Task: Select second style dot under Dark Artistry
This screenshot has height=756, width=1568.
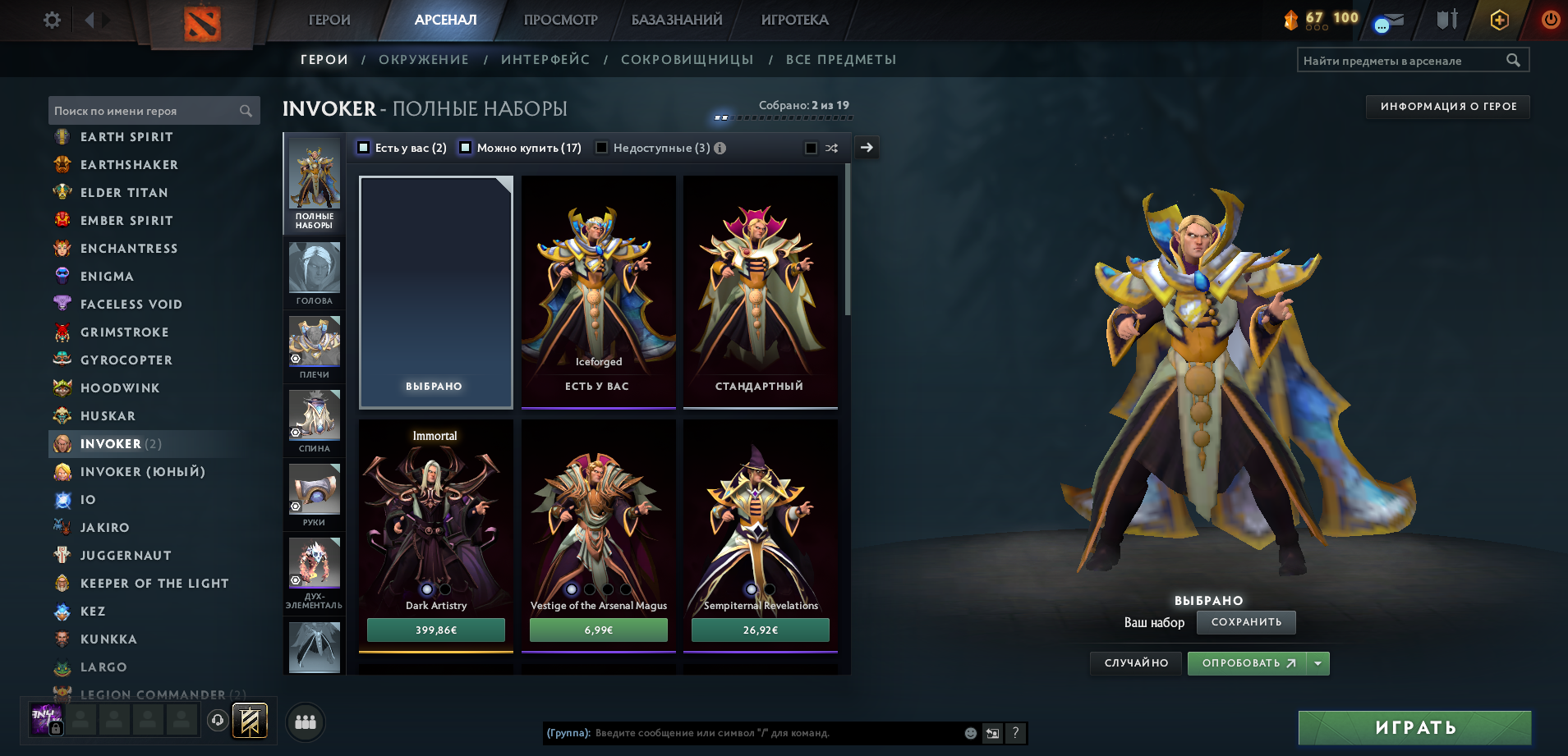Action: 444,589
